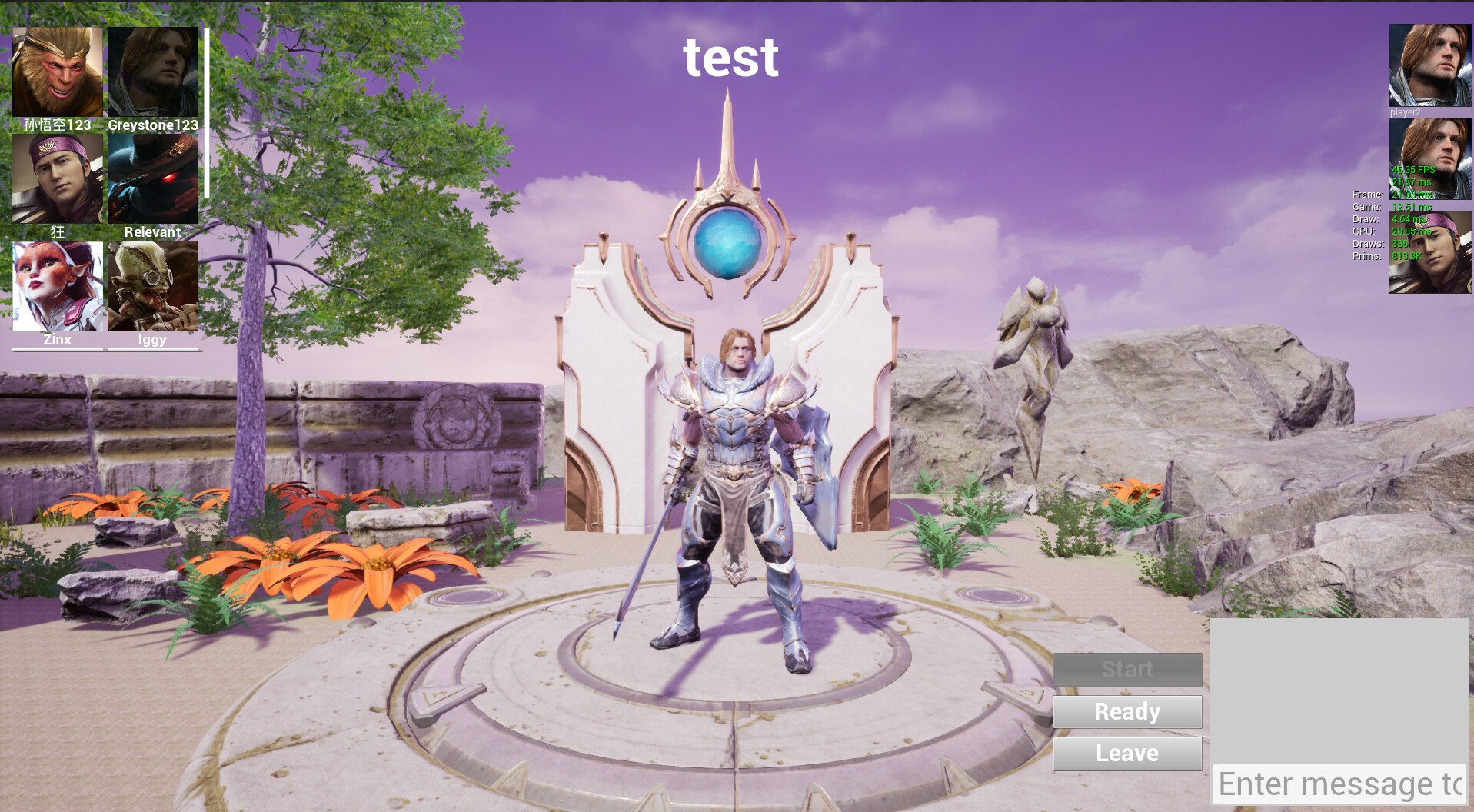This screenshot has height=812, width=1474.
Task: Click the Iggy name label
Action: click(x=152, y=339)
